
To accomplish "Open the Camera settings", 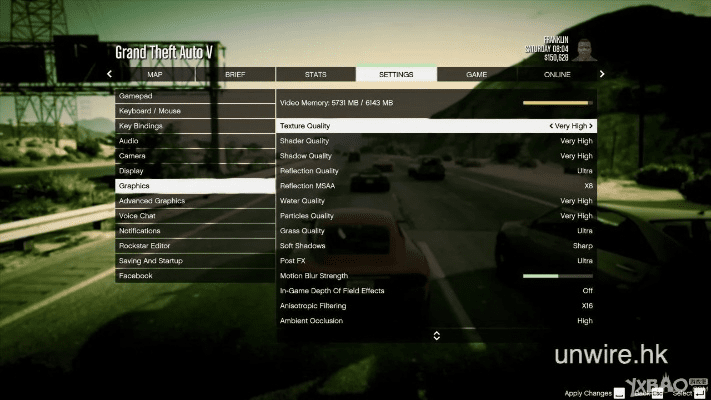I will [195, 156].
